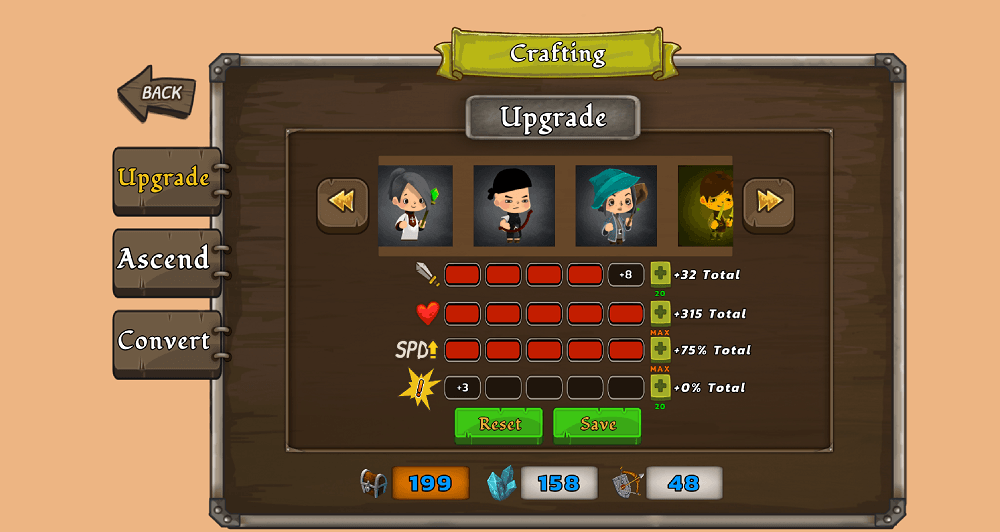
Task: Switch to the Upgrade tab
Action: pos(164,179)
